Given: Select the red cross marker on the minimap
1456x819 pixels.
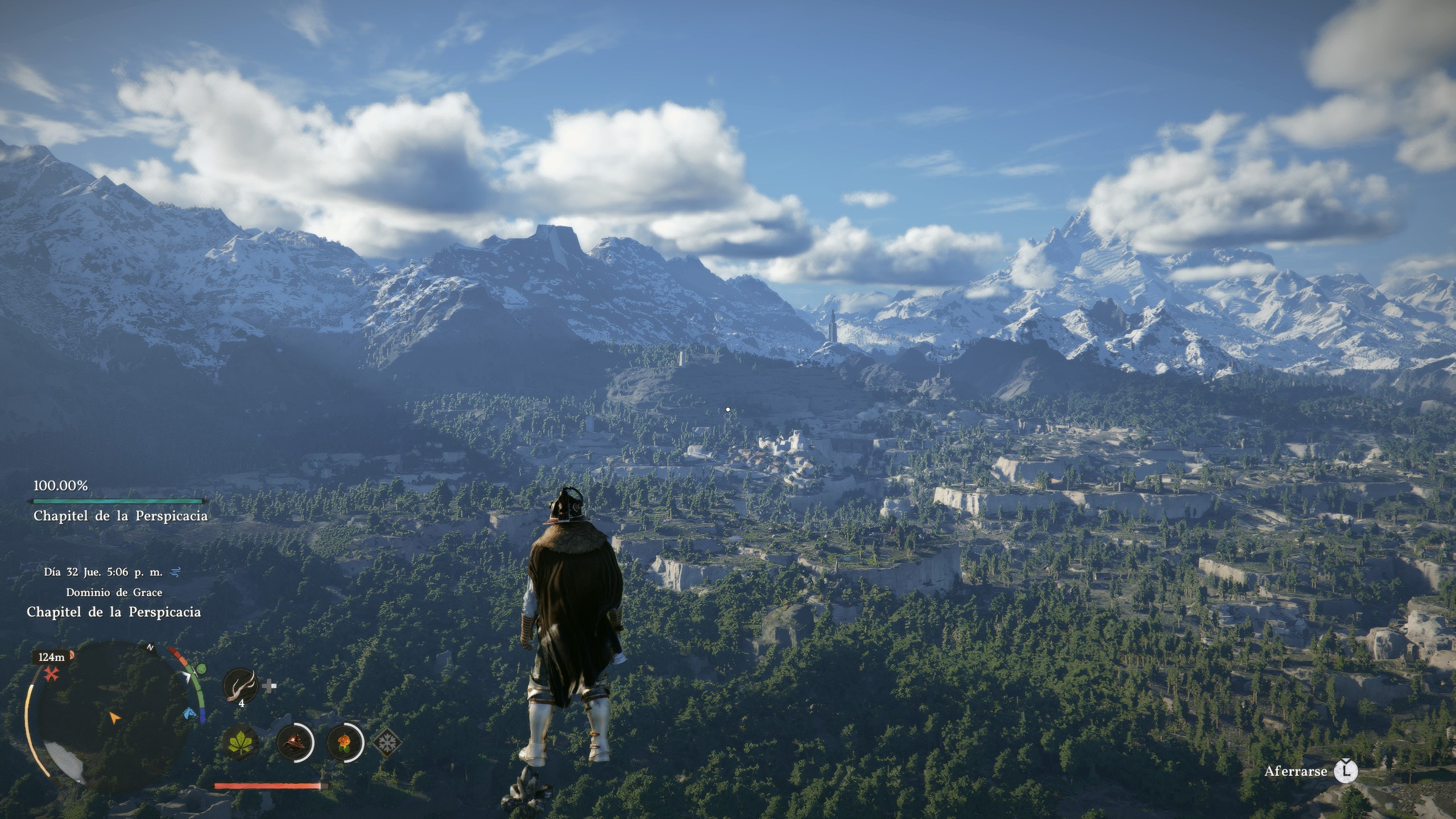Looking at the screenshot, I should [x=52, y=675].
